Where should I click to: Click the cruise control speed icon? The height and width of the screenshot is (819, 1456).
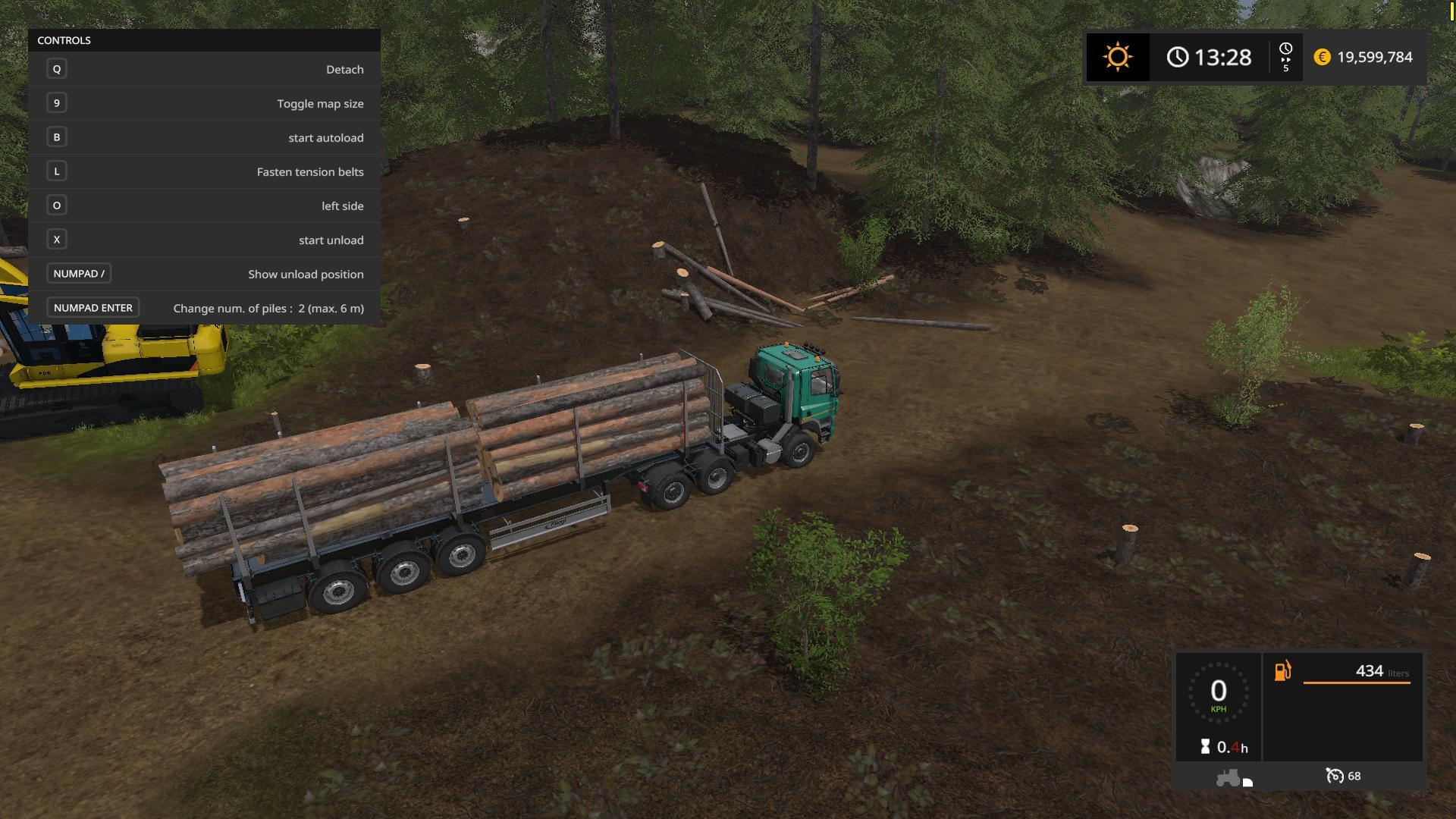point(1334,776)
